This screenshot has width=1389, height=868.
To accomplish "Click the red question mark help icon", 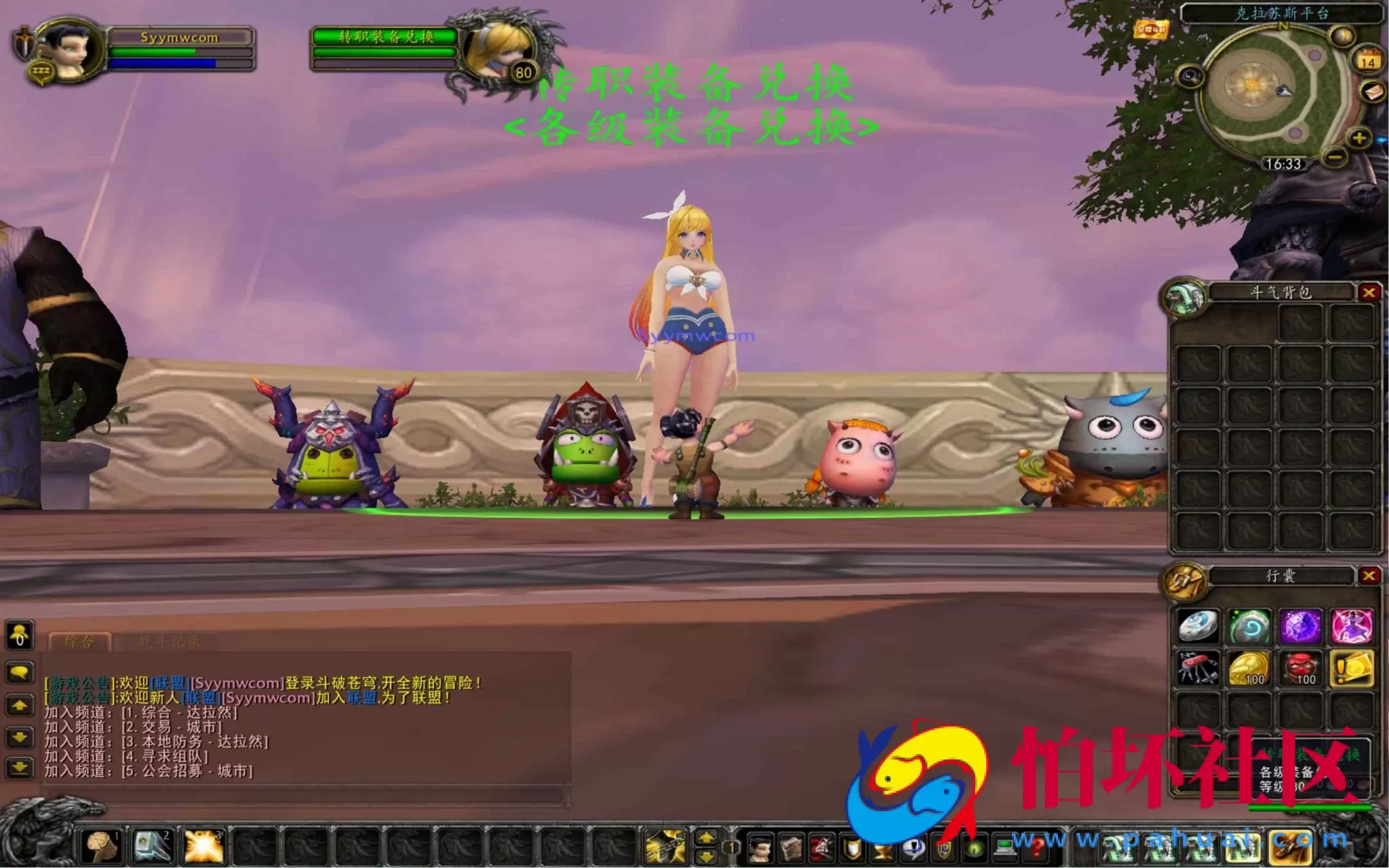I will [1037, 849].
